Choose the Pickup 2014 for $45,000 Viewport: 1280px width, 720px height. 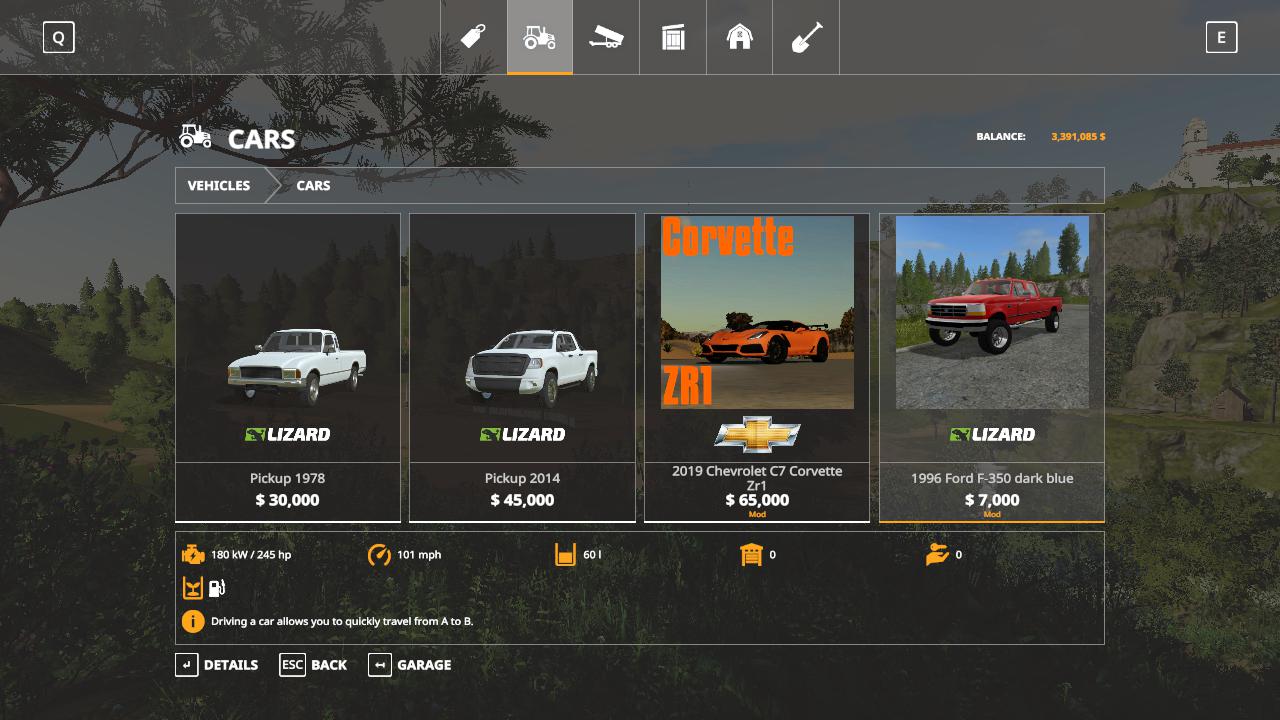pos(522,367)
